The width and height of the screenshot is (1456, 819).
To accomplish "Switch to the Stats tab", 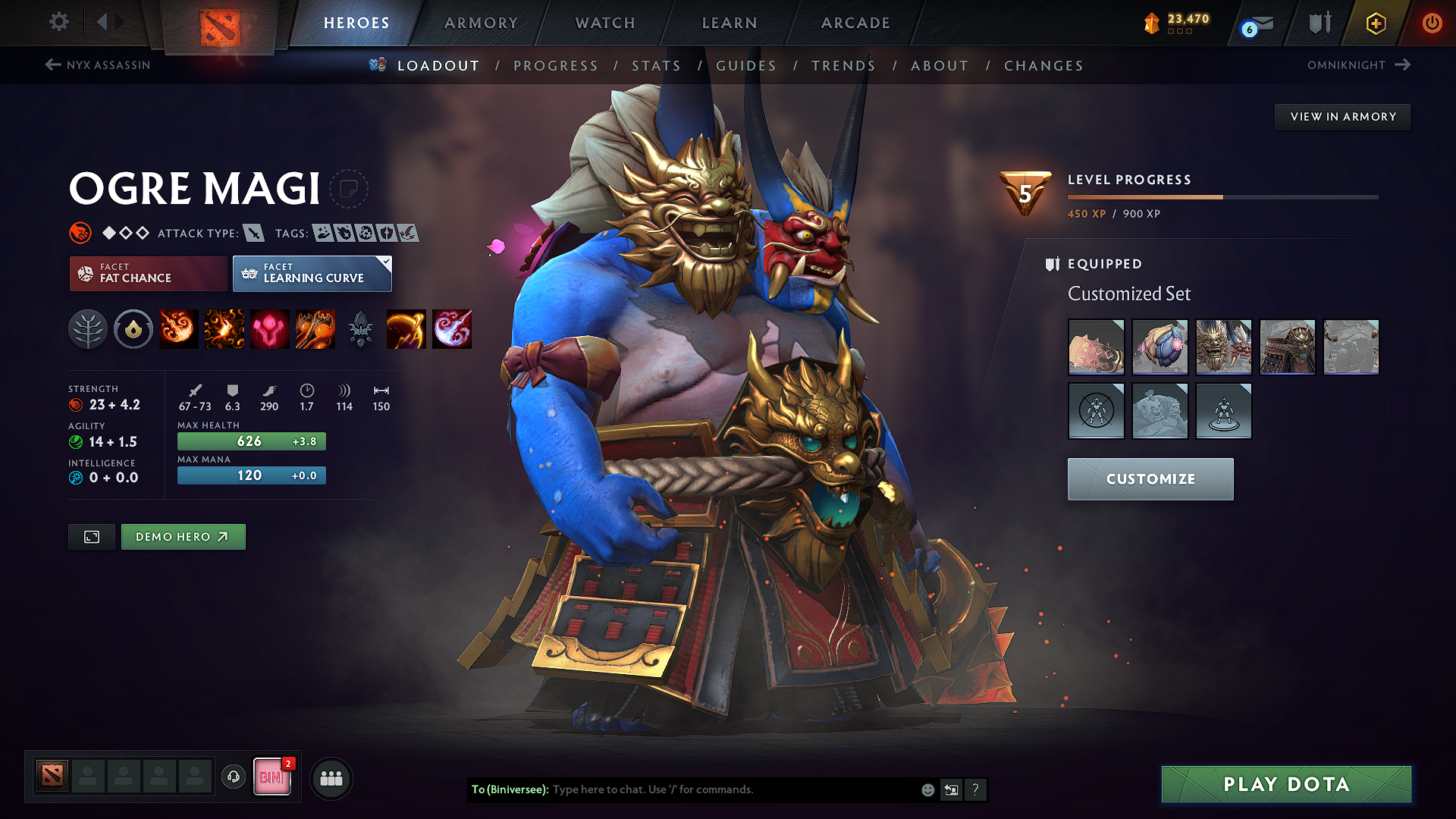I will [657, 65].
